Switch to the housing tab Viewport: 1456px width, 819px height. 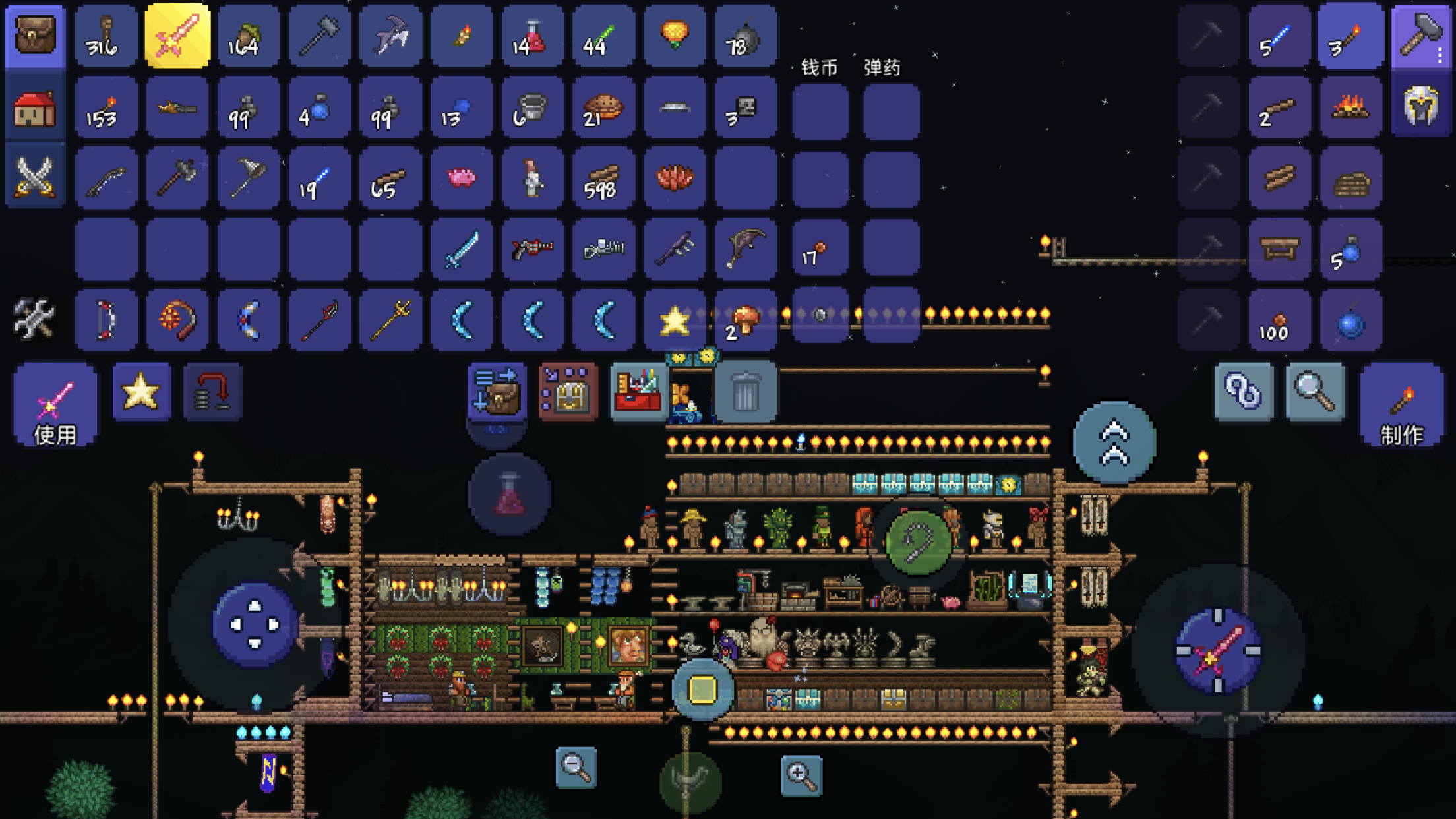tap(35, 107)
